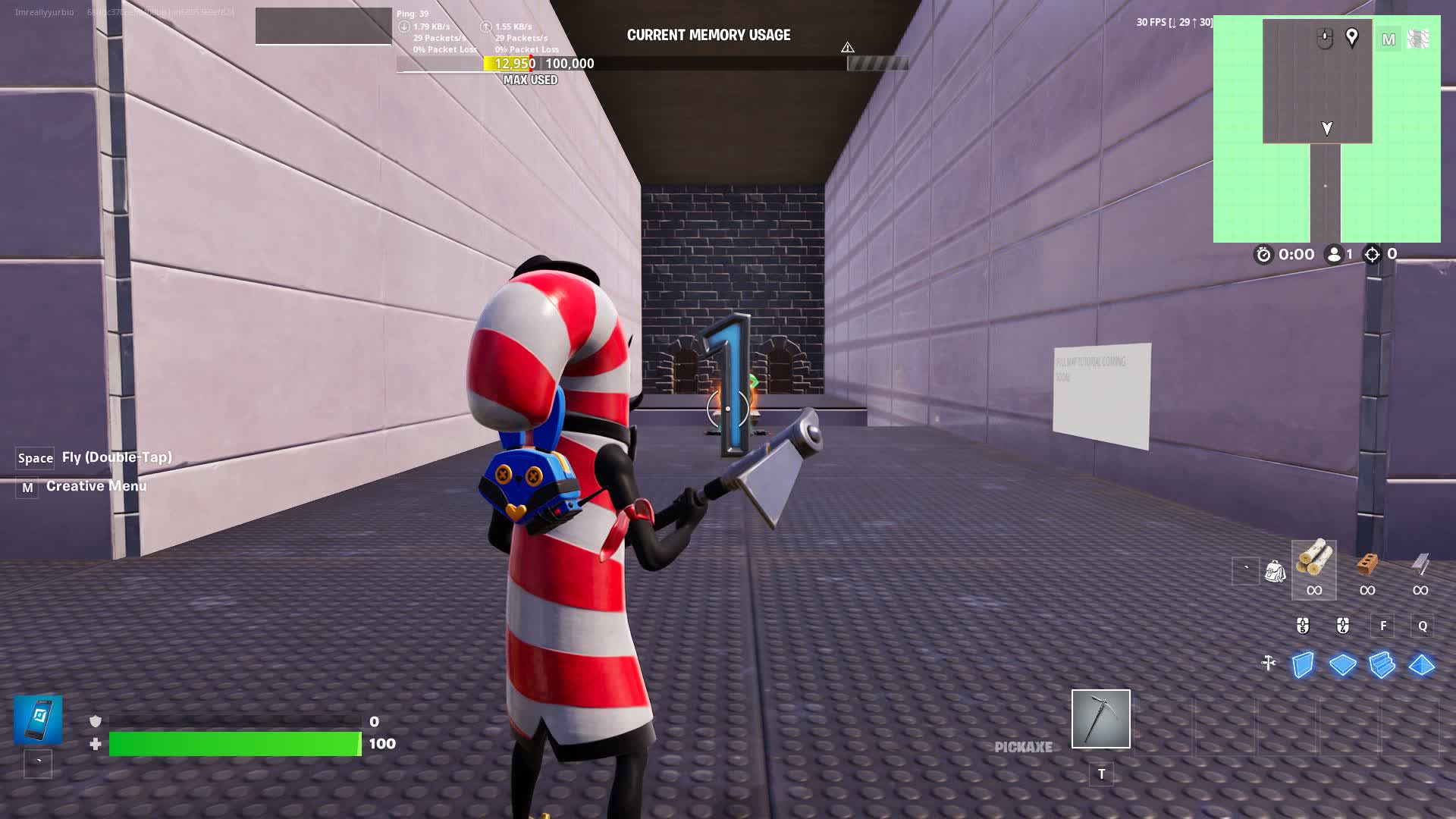Toggle the hammer and wrench build mode icon
The image size is (1456, 819).
(1268, 664)
